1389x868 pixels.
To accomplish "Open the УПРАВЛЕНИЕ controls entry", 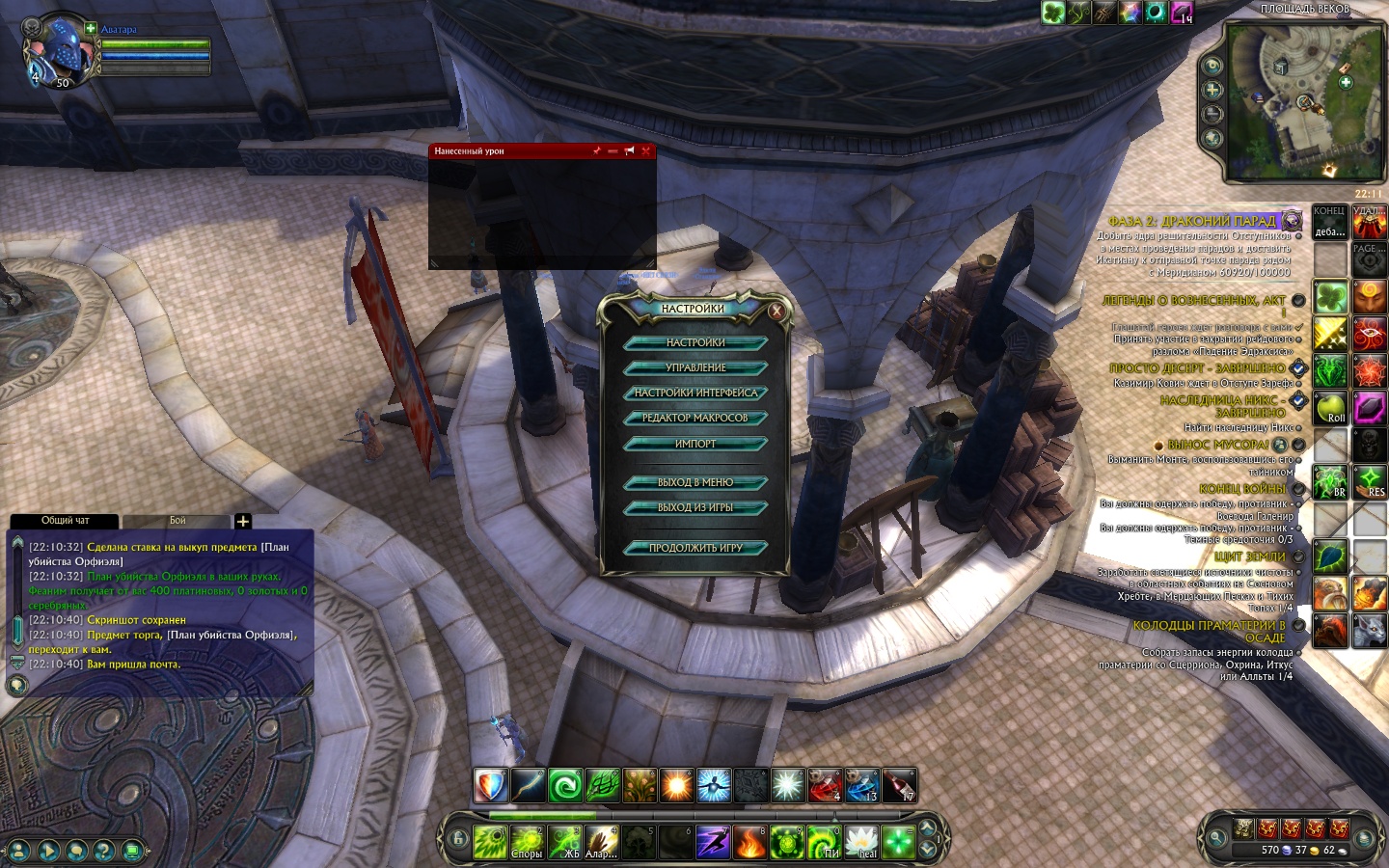I will tap(694, 367).
